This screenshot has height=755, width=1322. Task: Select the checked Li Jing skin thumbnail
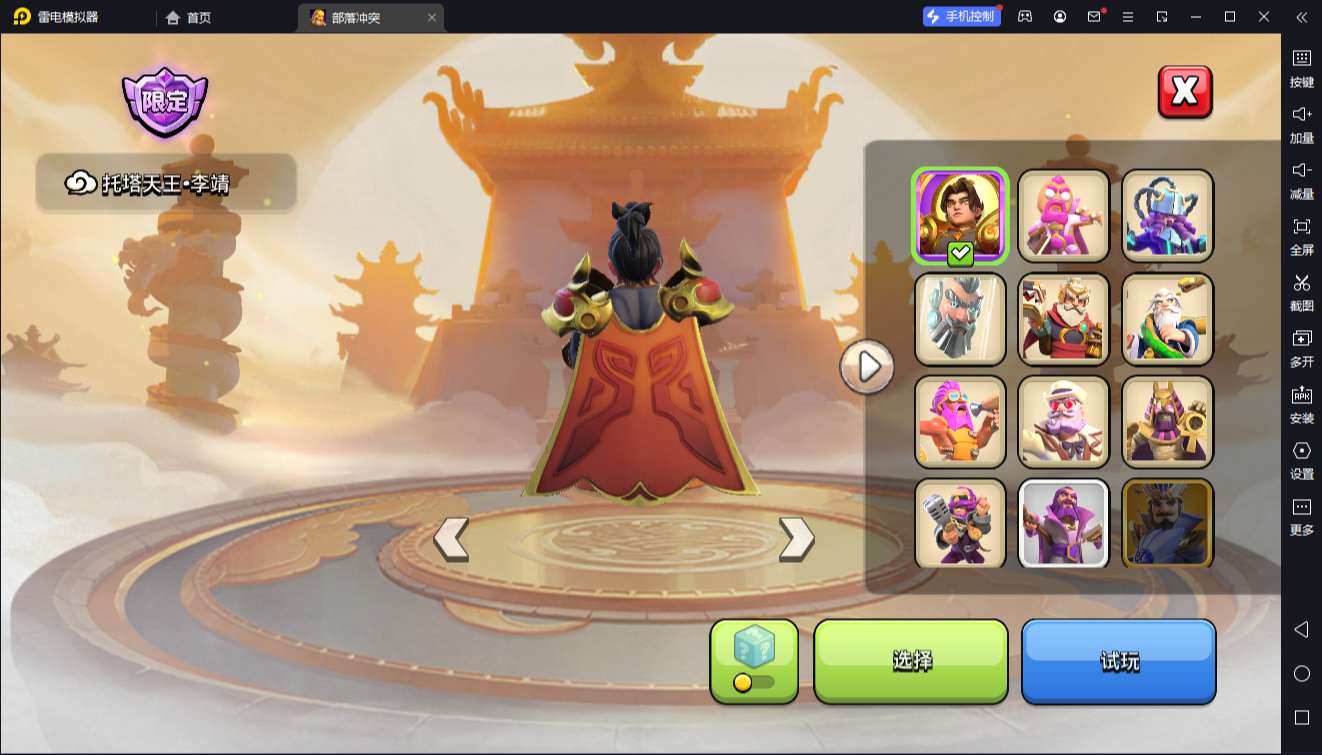point(960,215)
